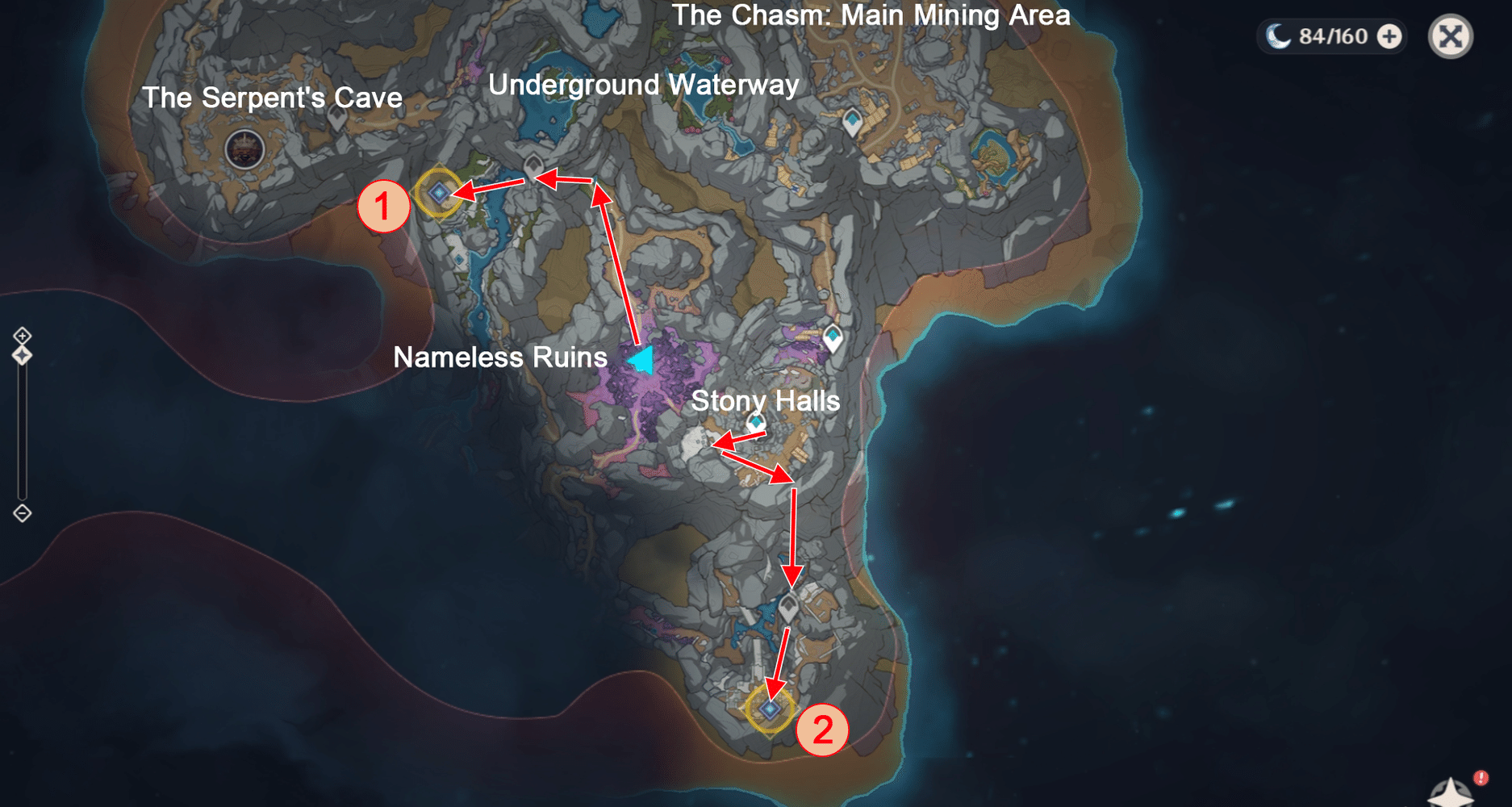This screenshot has height=807, width=1512.
Task: Select the domain icon circled at marker 2
Action: pos(768,709)
